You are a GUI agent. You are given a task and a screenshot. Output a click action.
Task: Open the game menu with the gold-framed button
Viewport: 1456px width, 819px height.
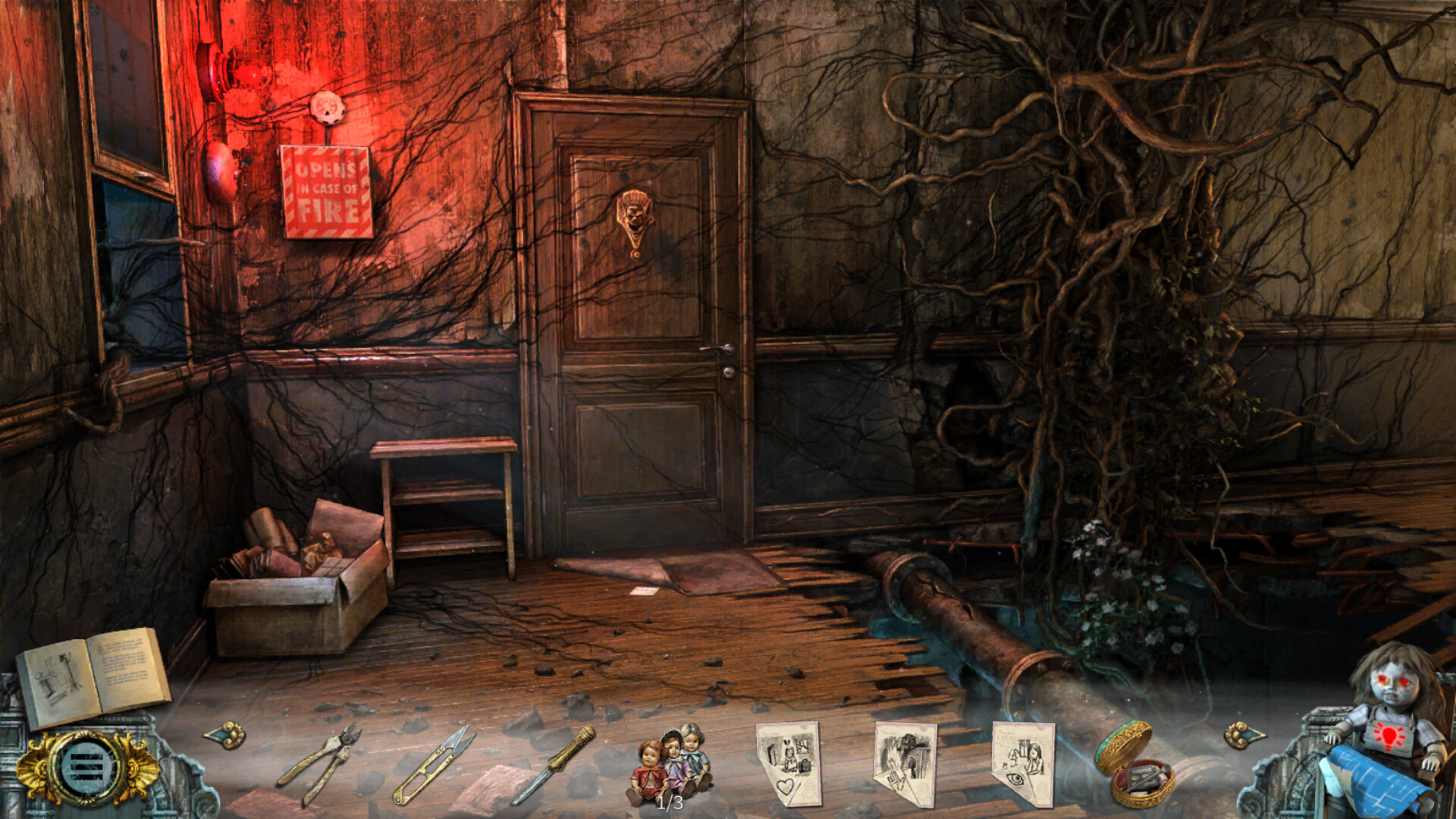coord(85,767)
